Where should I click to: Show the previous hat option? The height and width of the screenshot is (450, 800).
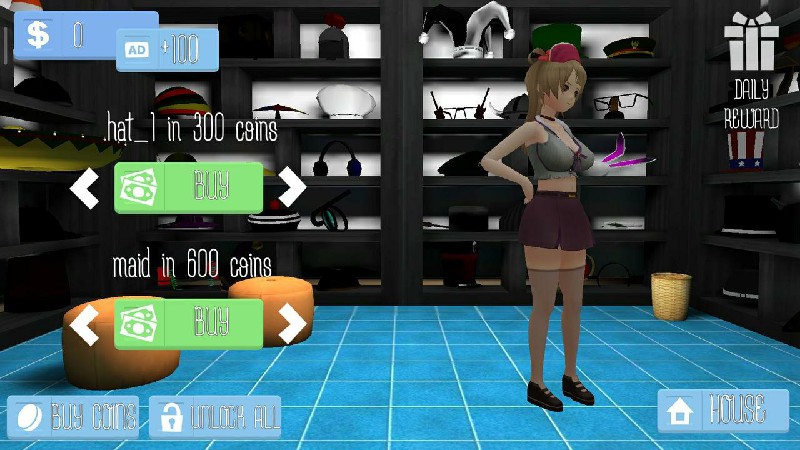[x=85, y=187]
